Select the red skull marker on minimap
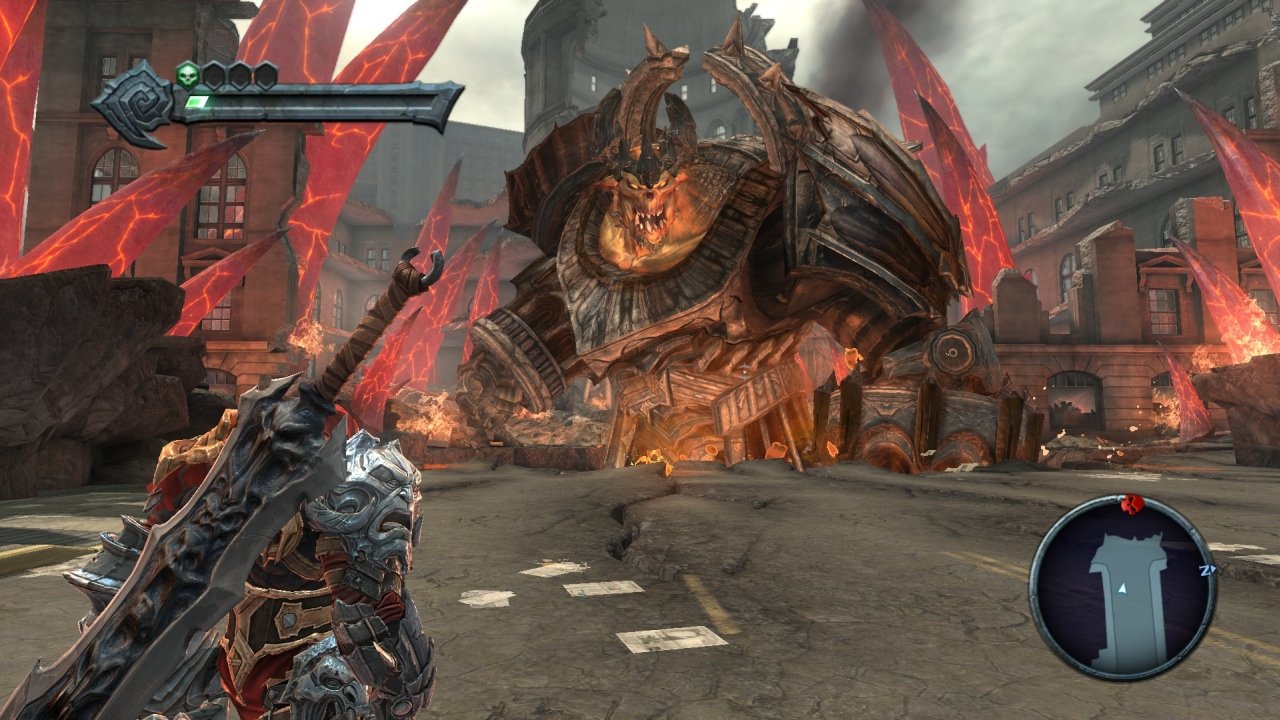Viewport: 1280px width, 720px height. tap(1133, 502)
